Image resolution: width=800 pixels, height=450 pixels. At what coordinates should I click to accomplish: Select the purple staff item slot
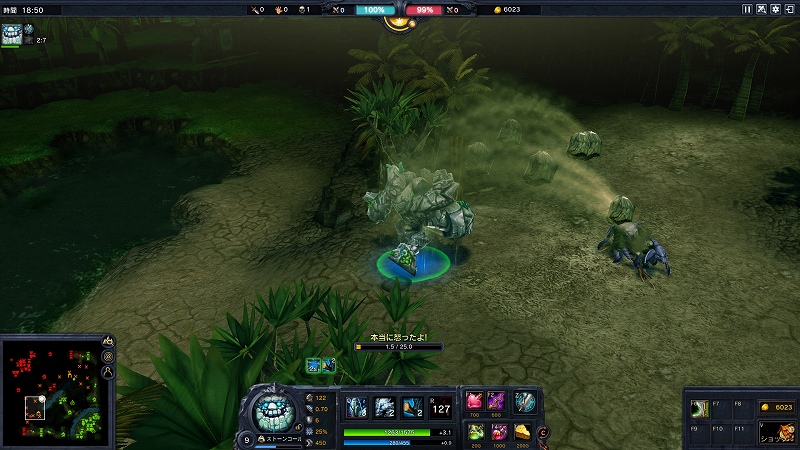click(496, 402)
